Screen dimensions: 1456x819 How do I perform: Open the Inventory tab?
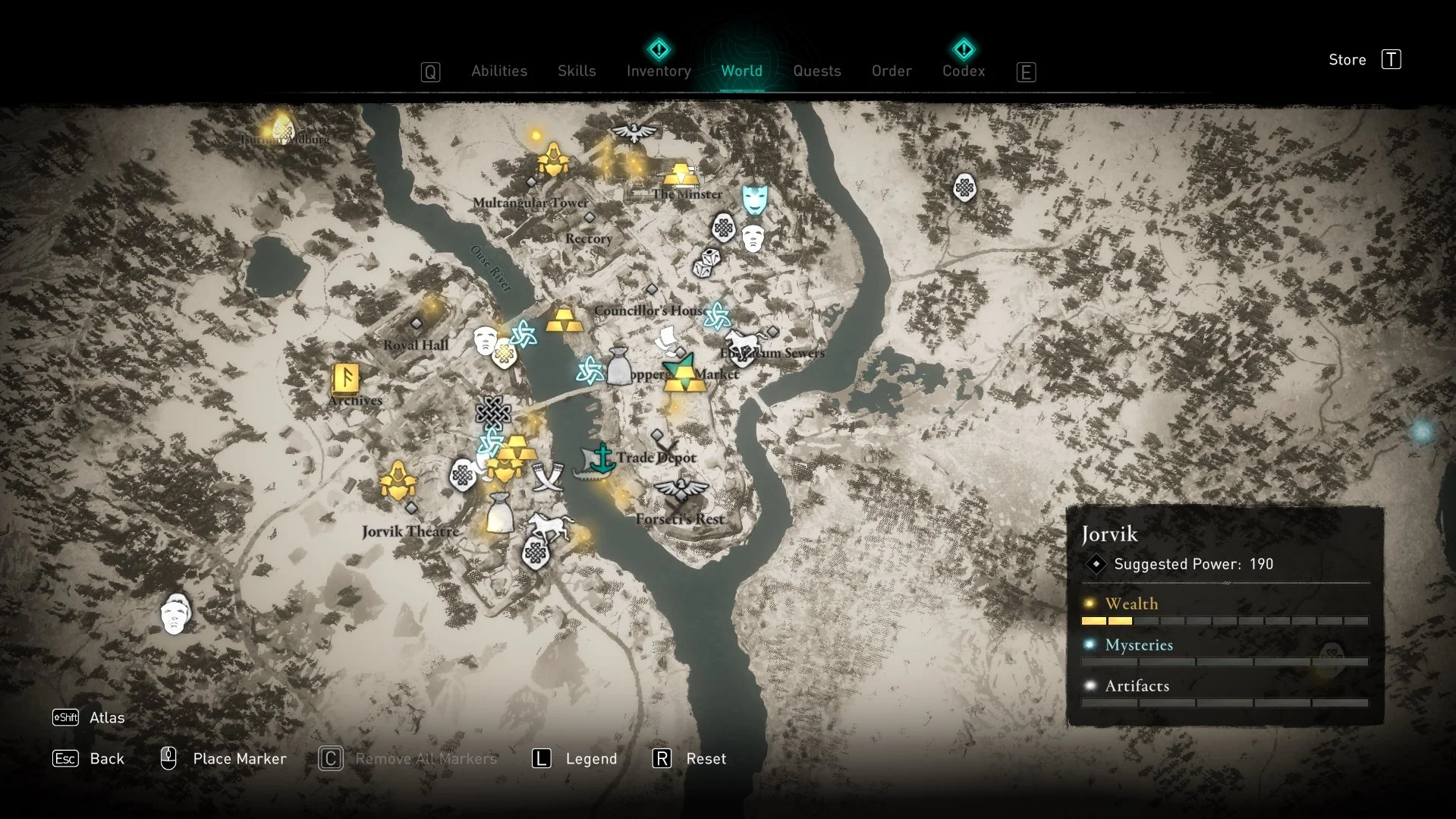pyautogui.click(x=658, y=71)
